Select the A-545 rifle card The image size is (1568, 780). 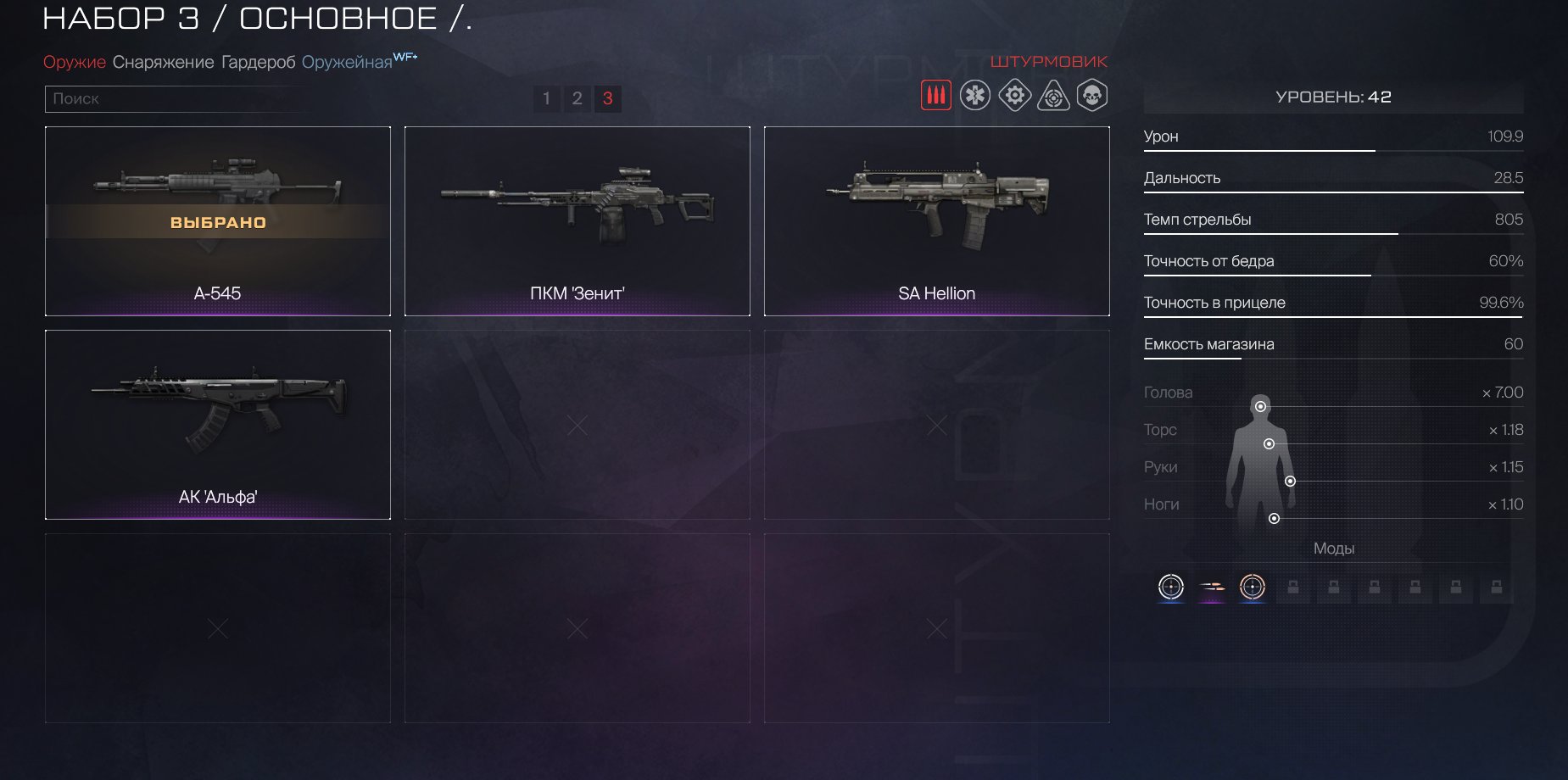pos(218,221)
